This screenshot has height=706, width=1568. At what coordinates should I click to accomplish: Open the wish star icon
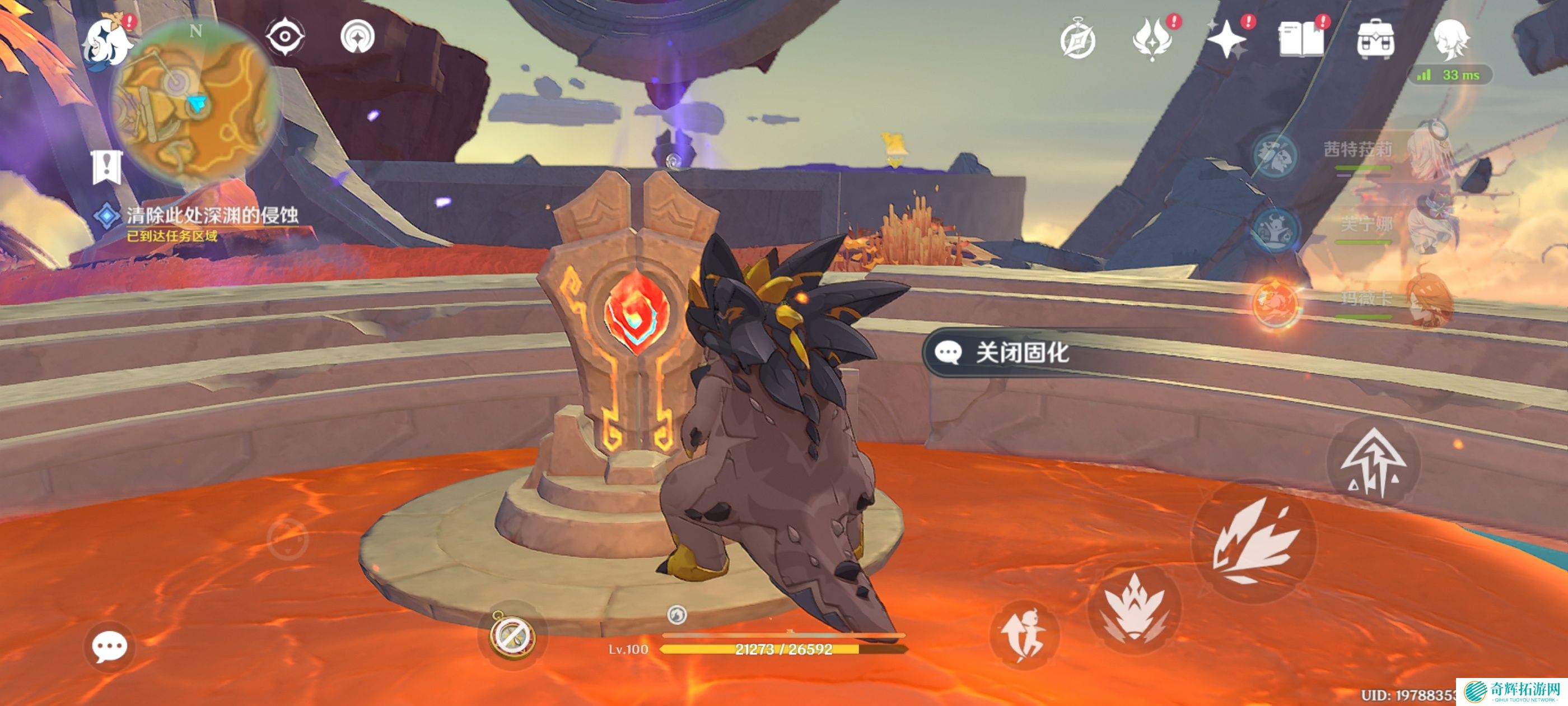tap(1226, 40)
